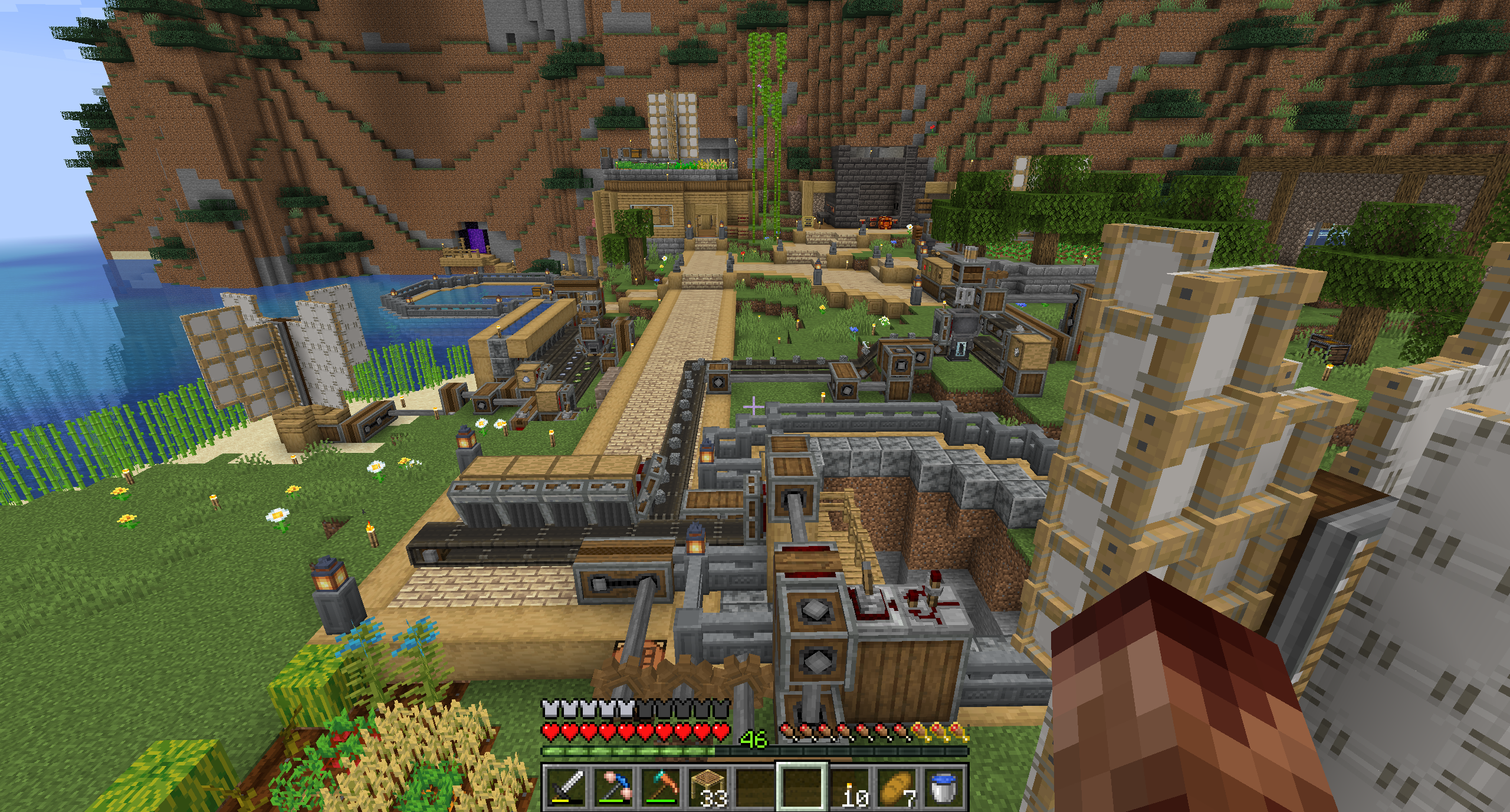Viewport: 1510px width, 812px height.
Task: Choose the diamond-tipped copper pickaxe slot
Action: pos(661,787)
